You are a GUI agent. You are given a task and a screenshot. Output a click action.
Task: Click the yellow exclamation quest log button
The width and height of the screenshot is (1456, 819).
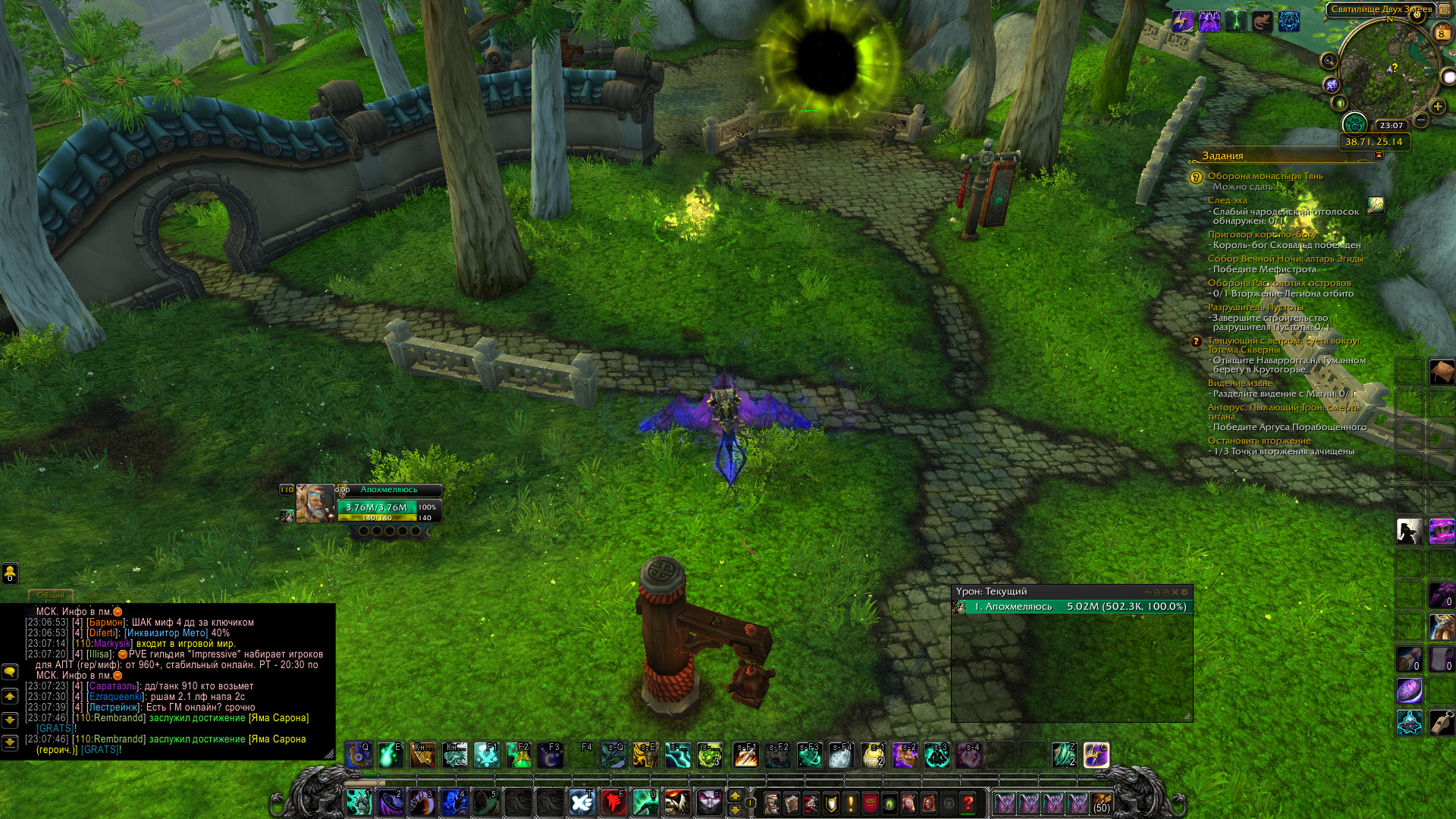851,802
